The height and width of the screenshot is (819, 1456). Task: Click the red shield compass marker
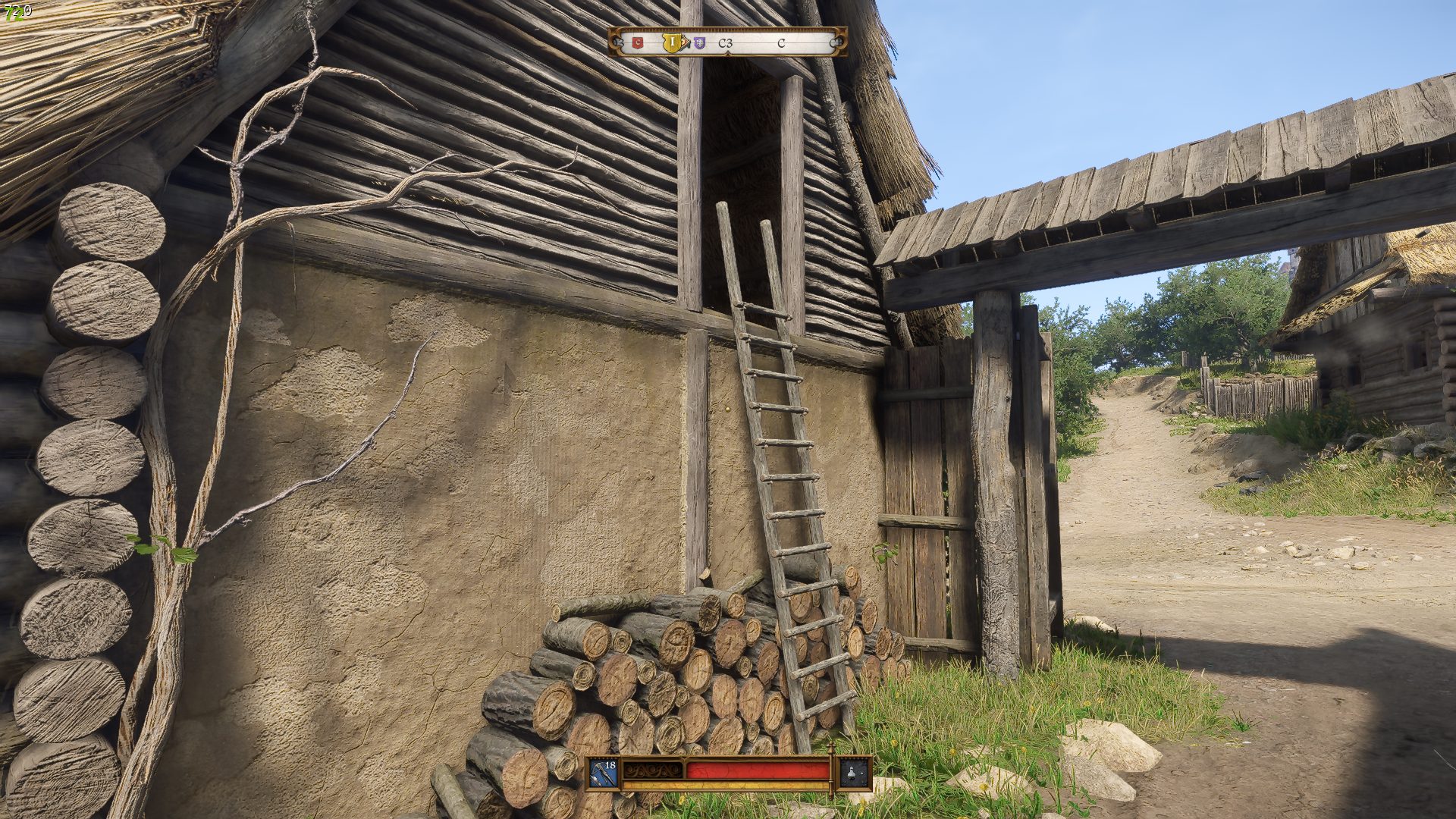[638, 43]
